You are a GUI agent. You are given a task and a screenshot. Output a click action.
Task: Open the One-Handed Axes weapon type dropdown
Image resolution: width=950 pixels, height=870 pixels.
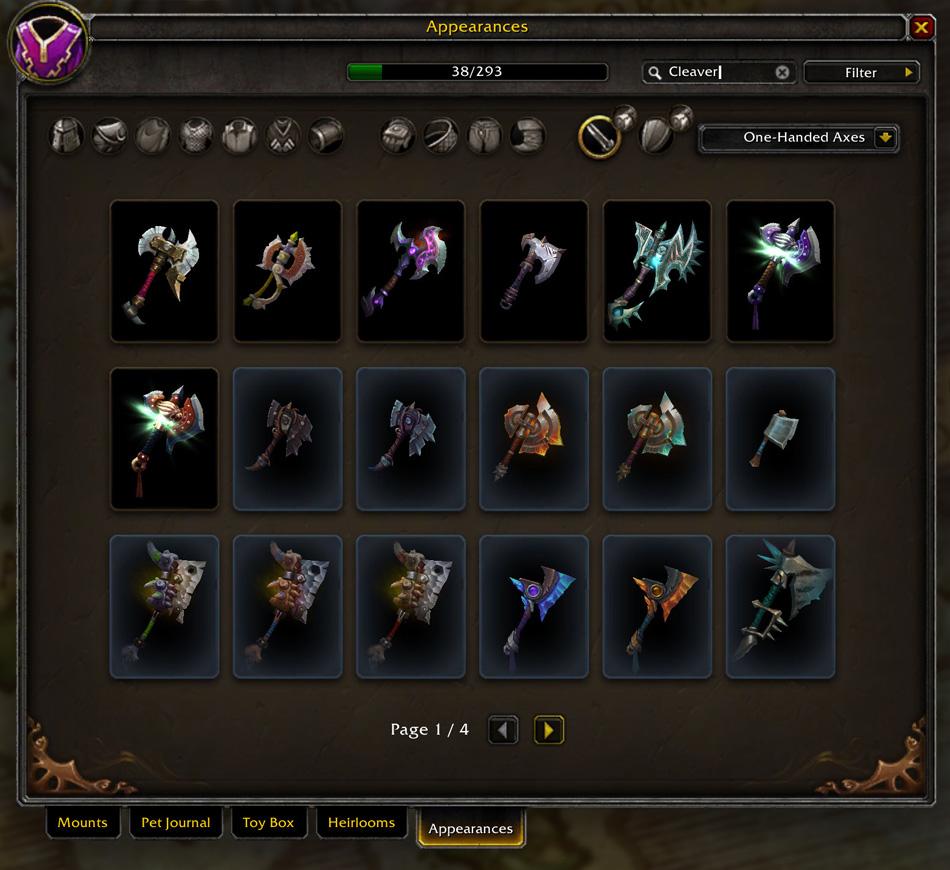pyautogui.click(x=798, y=138)
